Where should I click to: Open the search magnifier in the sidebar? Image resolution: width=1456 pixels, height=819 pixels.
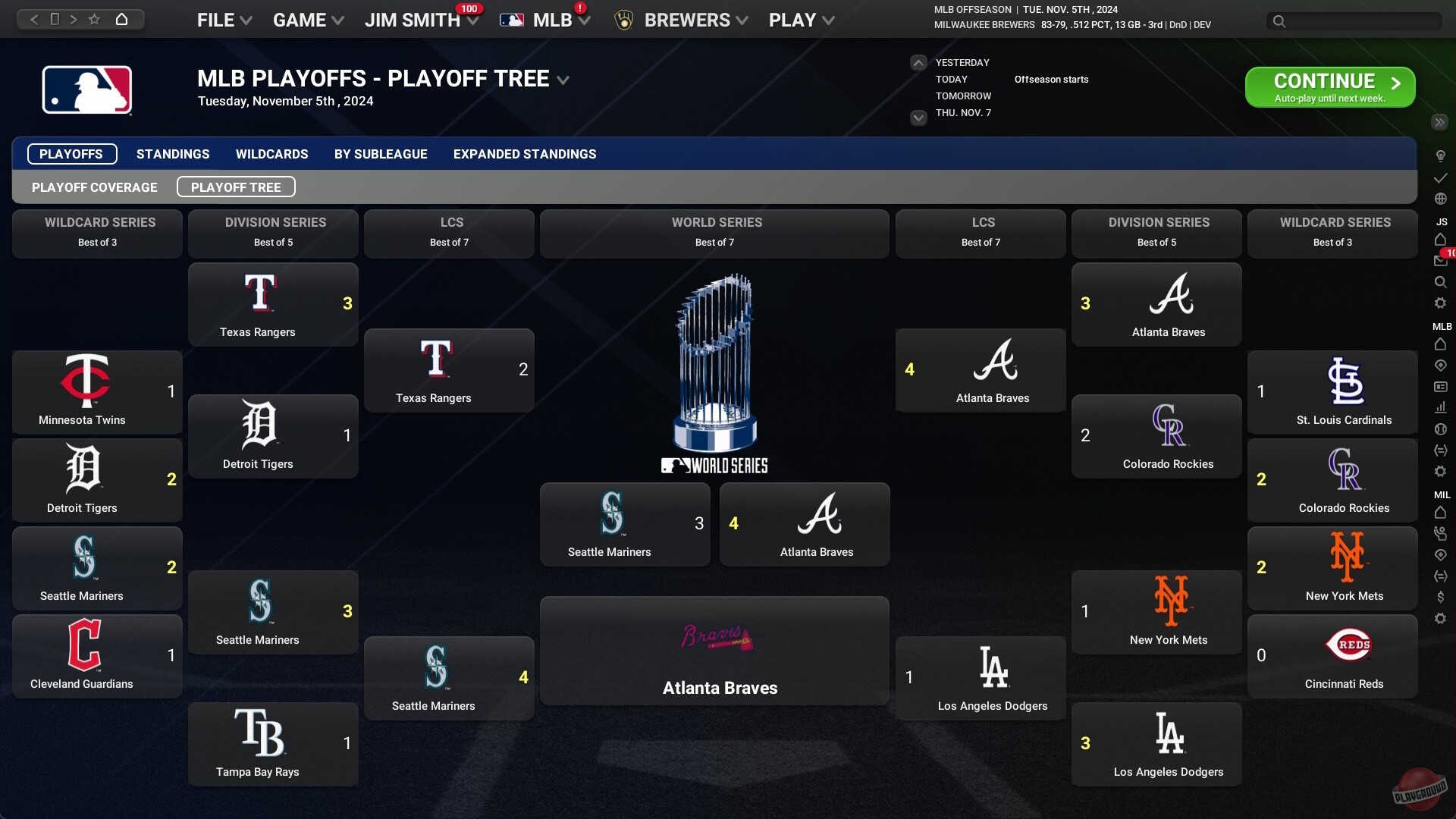1441,281
